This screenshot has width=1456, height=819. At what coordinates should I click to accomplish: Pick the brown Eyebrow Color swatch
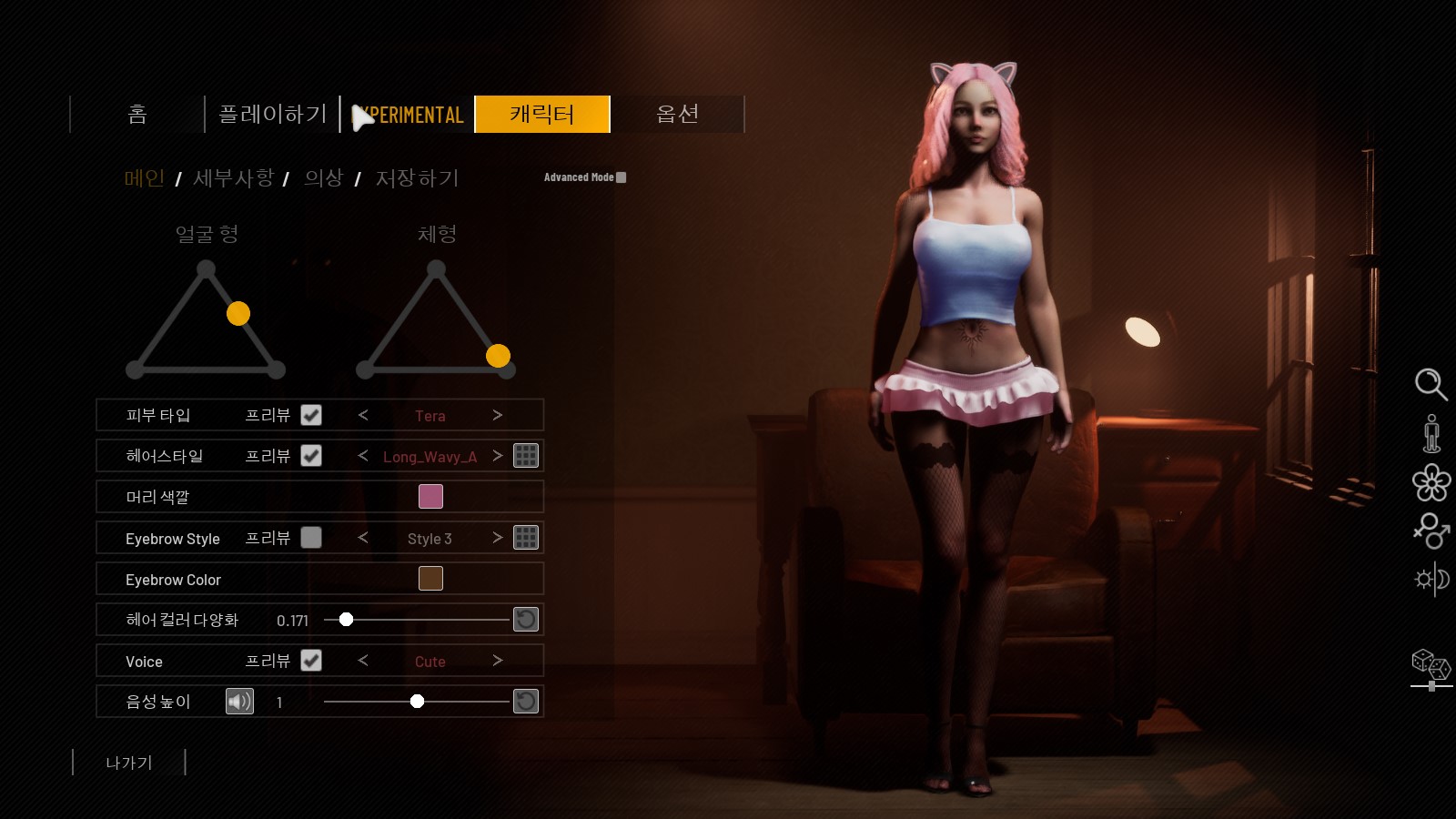(x=430, y=579)
